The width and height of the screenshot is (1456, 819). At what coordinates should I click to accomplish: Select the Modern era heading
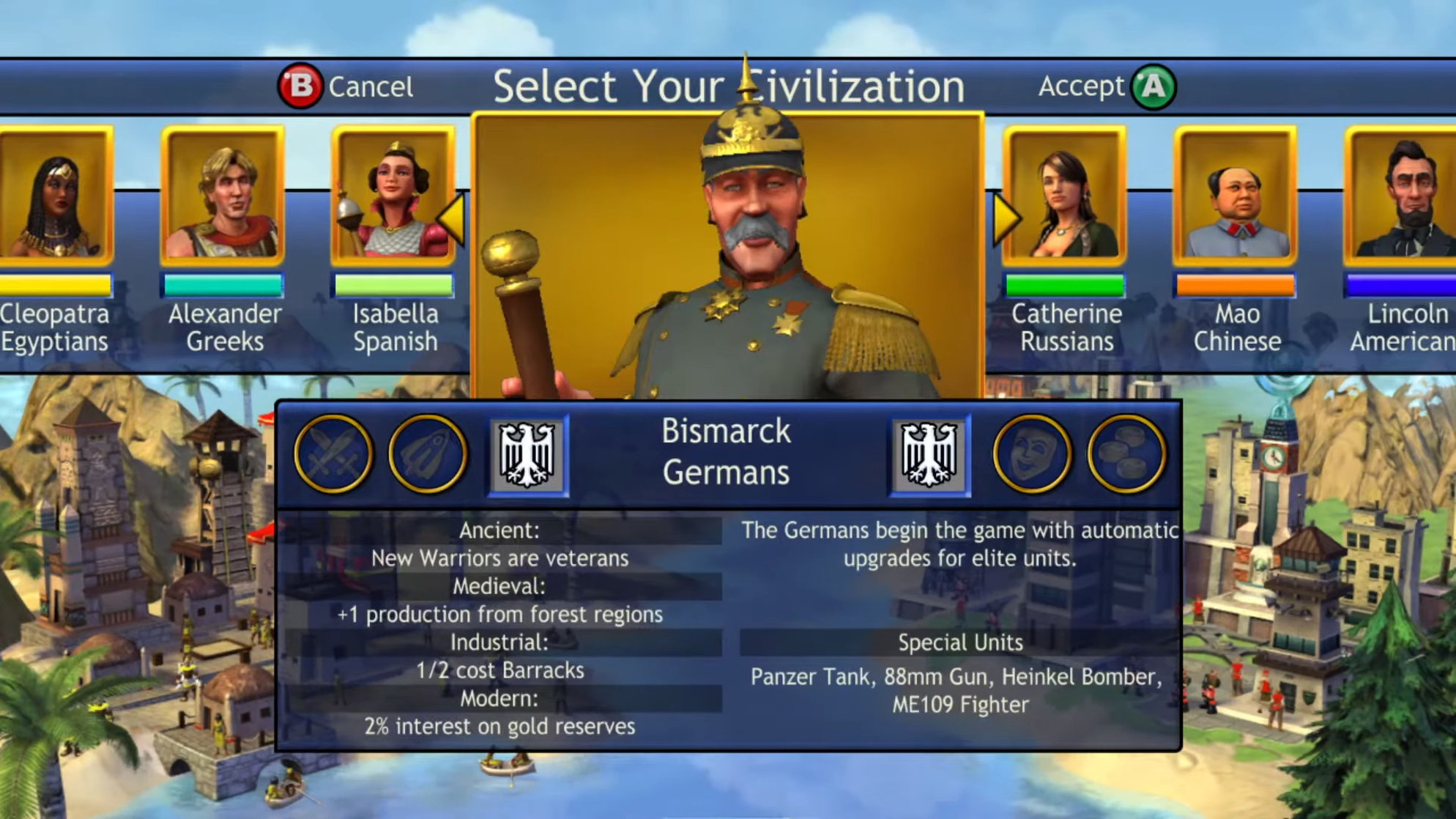pos(500,698)
